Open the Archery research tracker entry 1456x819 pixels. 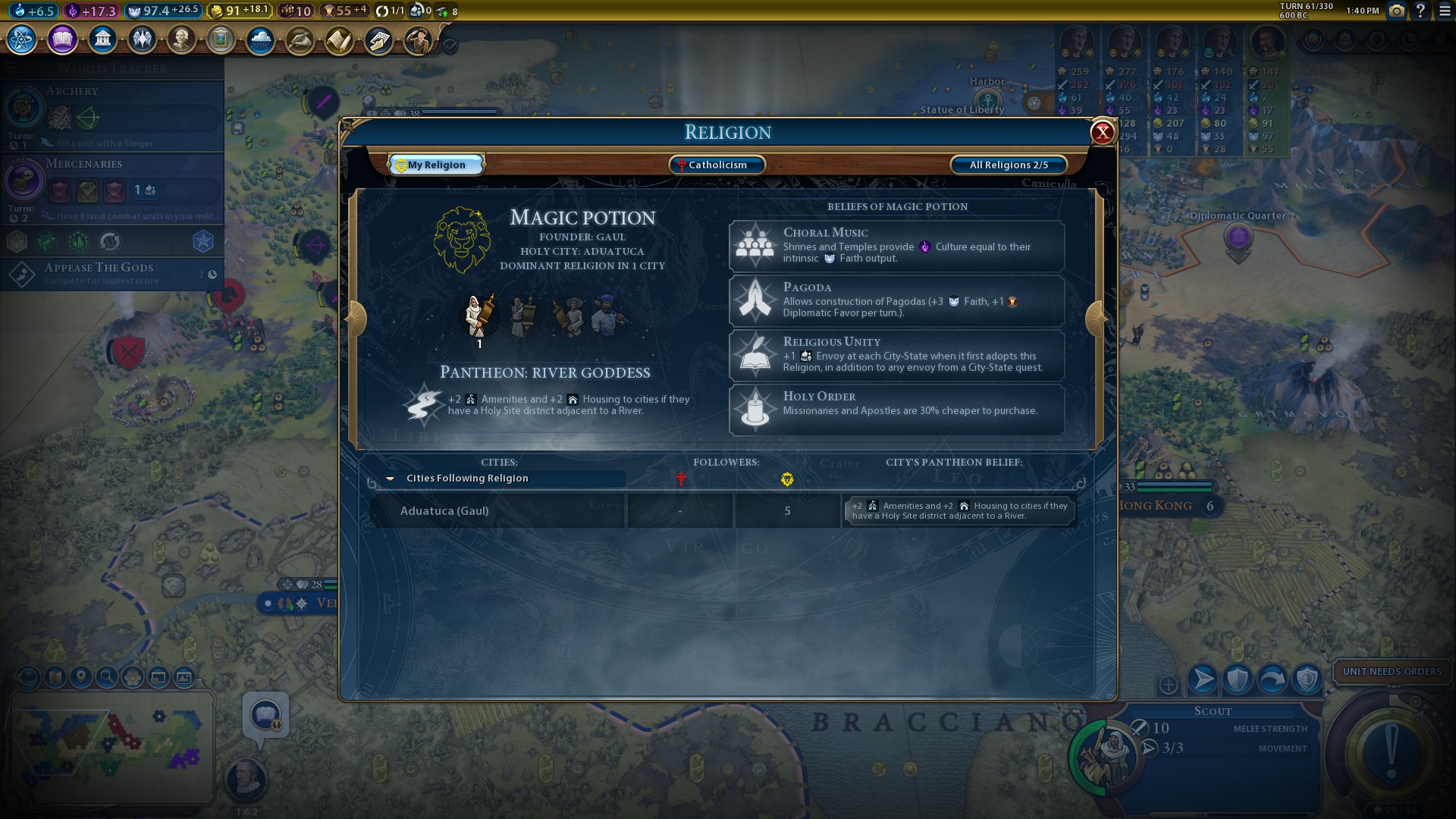(114, 114)
